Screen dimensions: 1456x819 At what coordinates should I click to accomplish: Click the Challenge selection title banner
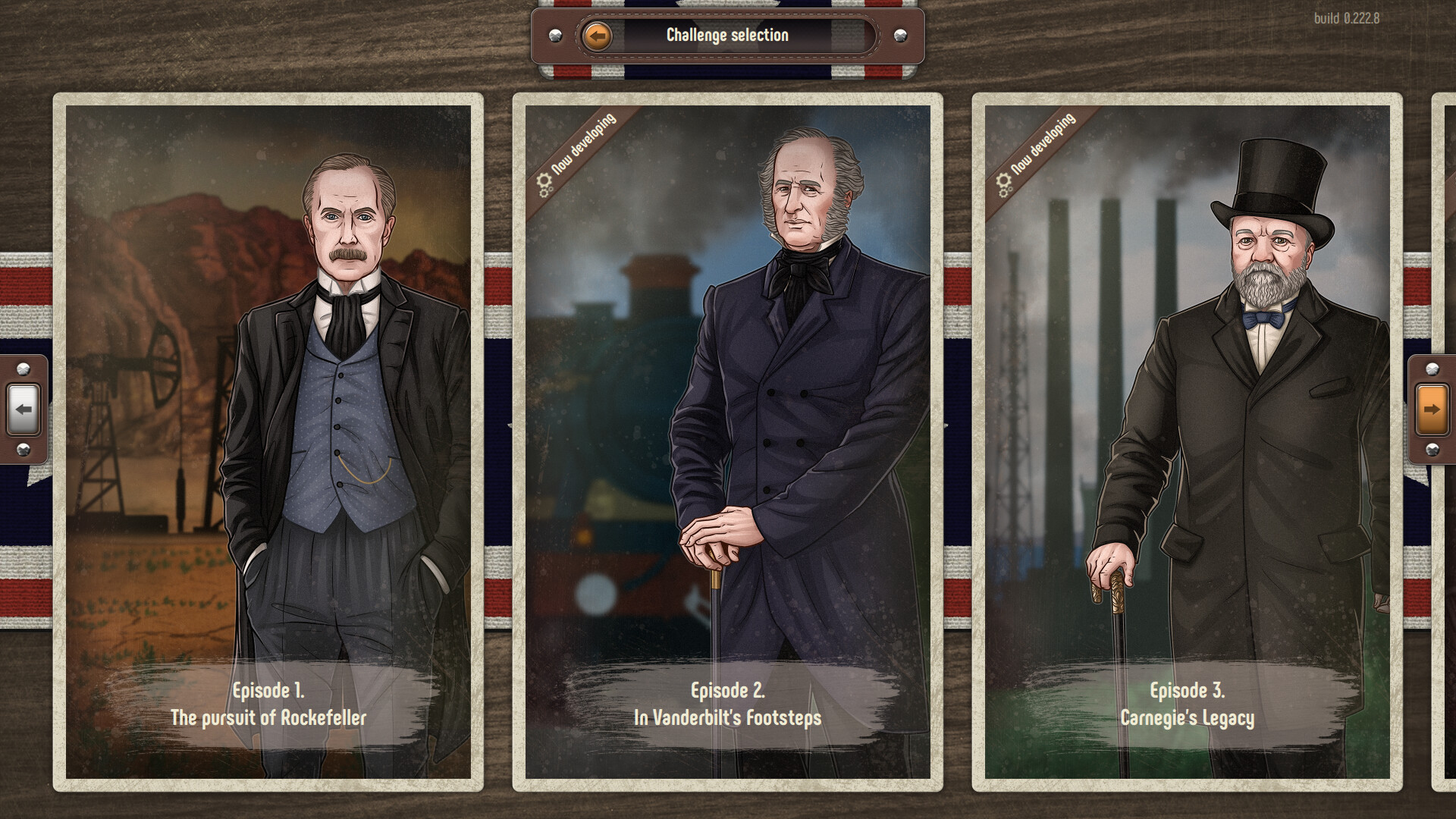[726, 34]
